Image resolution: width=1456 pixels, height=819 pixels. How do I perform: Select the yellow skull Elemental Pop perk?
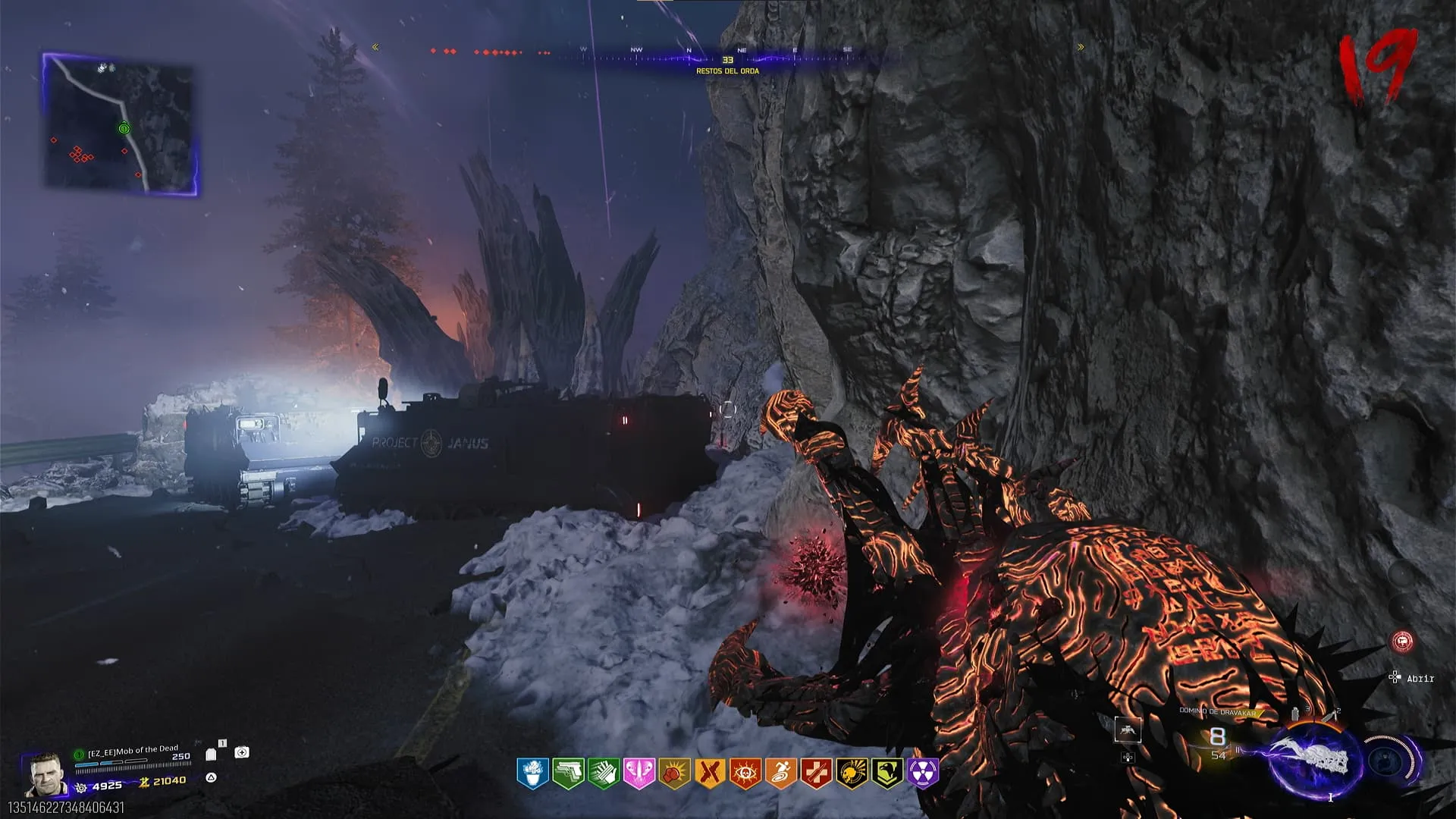click(852, 773)
